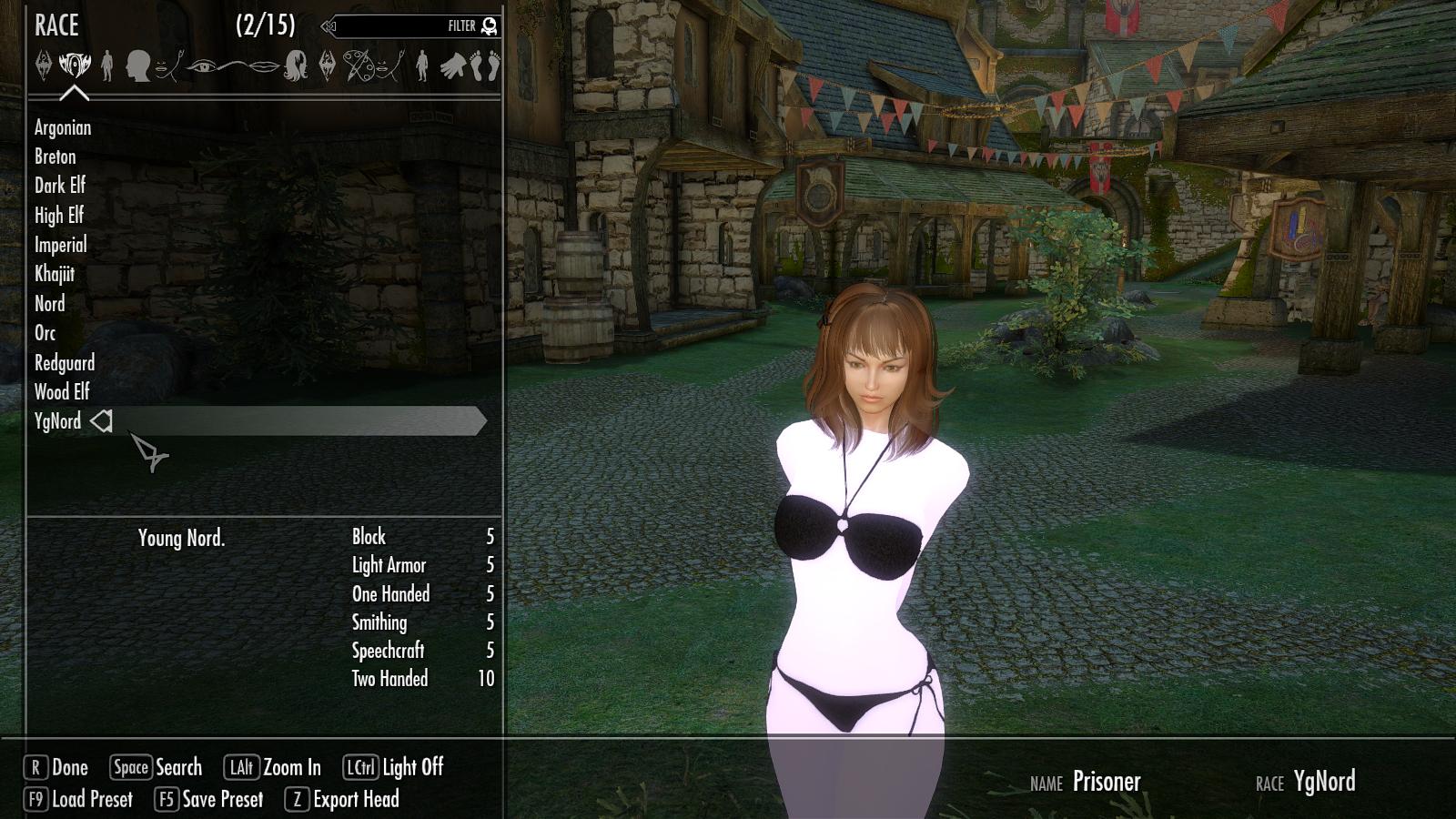Select the Wood Elf race

coord(62,392)
